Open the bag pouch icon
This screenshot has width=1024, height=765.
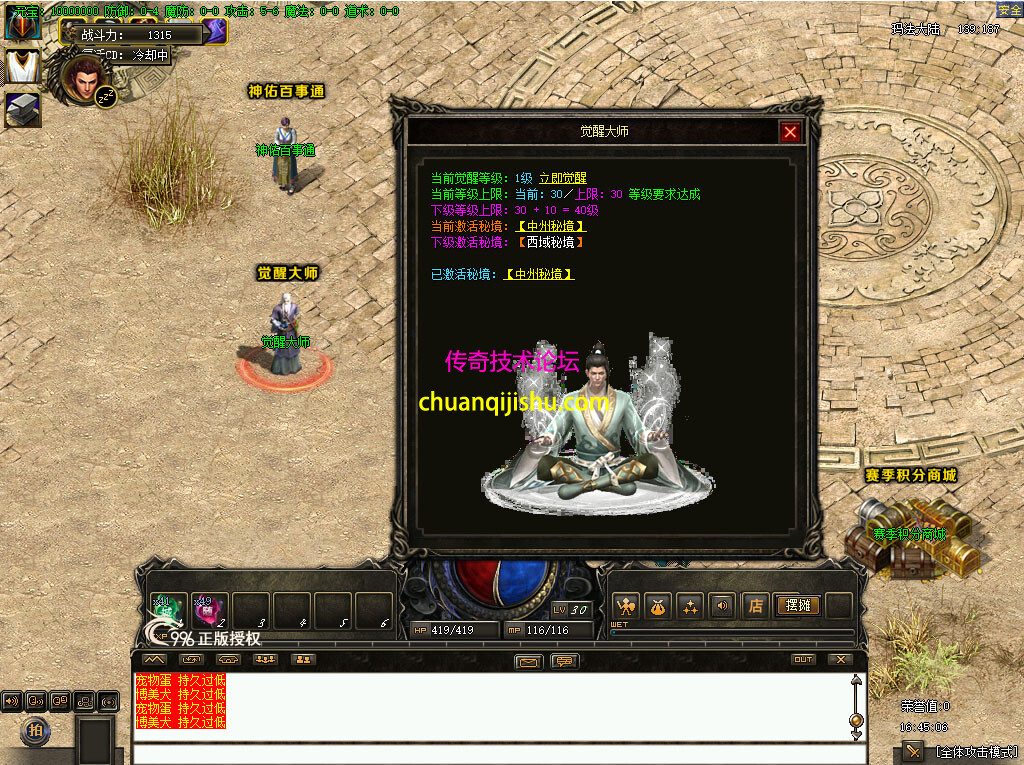[658, 606]
